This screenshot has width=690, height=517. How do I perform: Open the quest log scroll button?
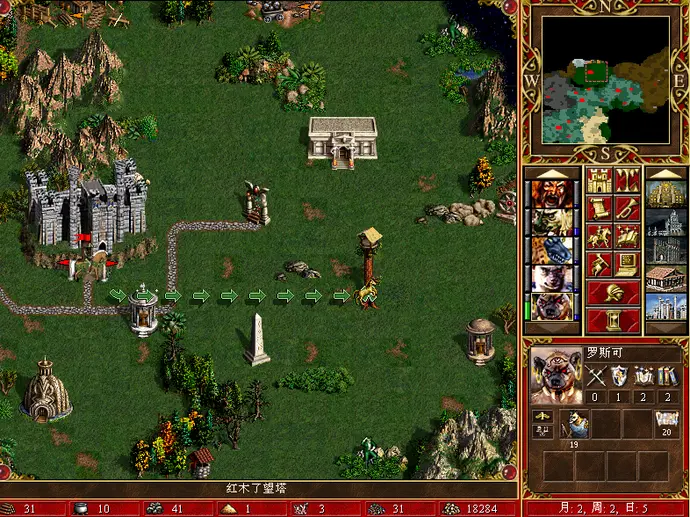600,209
